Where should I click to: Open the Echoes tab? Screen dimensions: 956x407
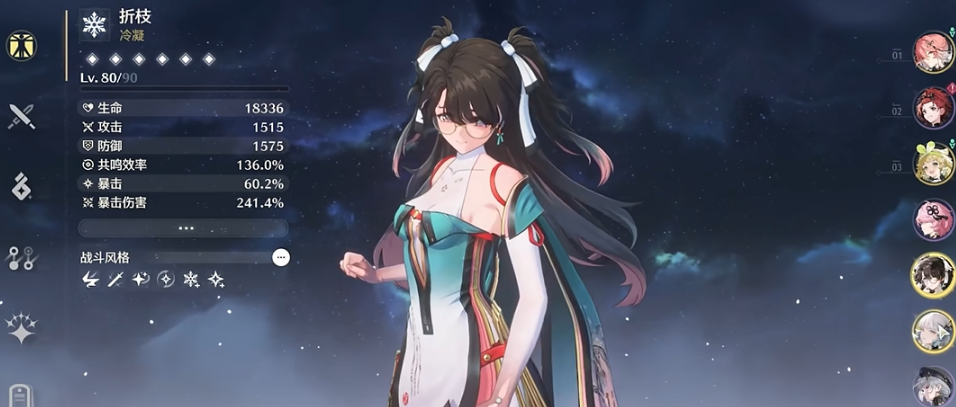[x=21, y=186]
